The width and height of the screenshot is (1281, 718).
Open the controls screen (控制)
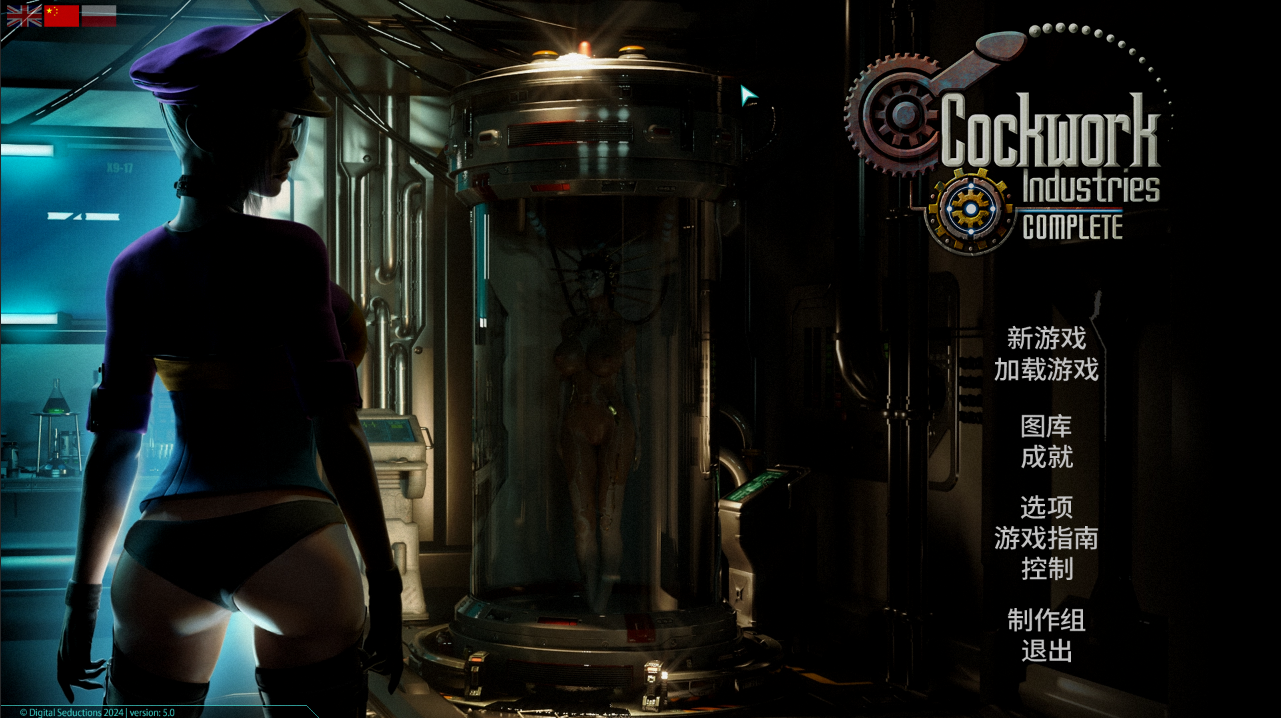pyautogui.click(x=1046, y=569)
